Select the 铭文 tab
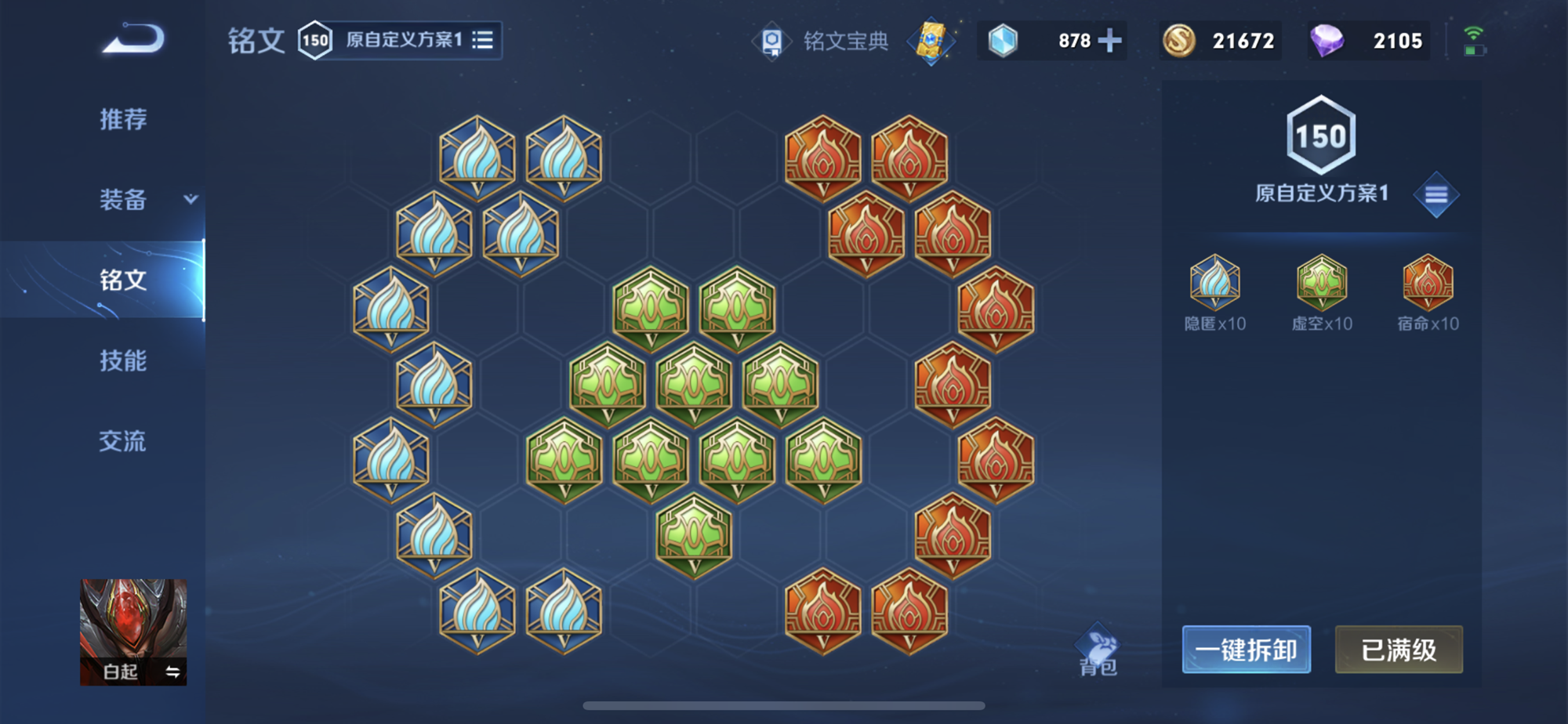This screenshot has width=1568, height=724. click(x=123, y=280)
